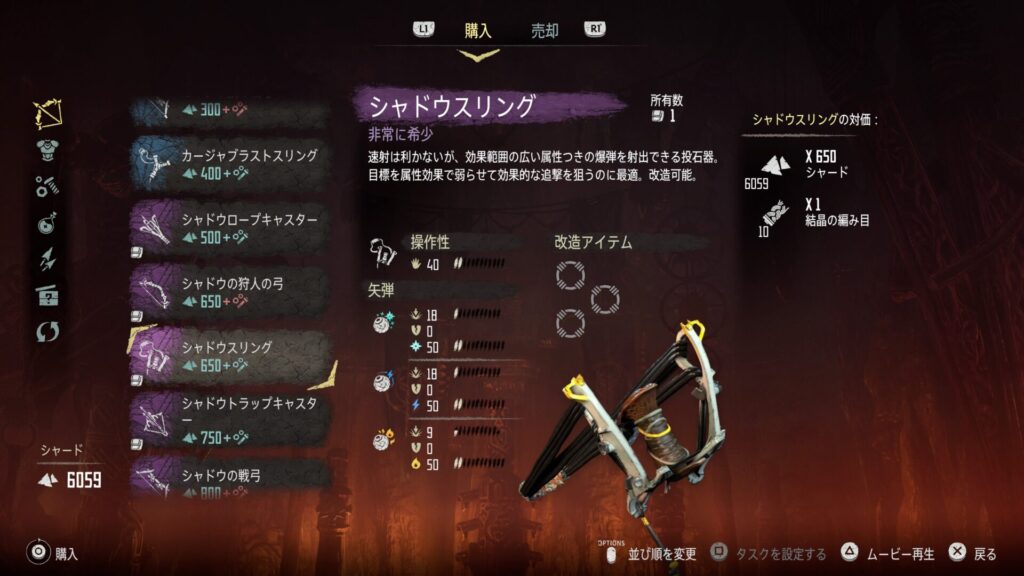1024x576 pixels.
Task: Open the round pouch resources category
Action: [x=47, y=223]
